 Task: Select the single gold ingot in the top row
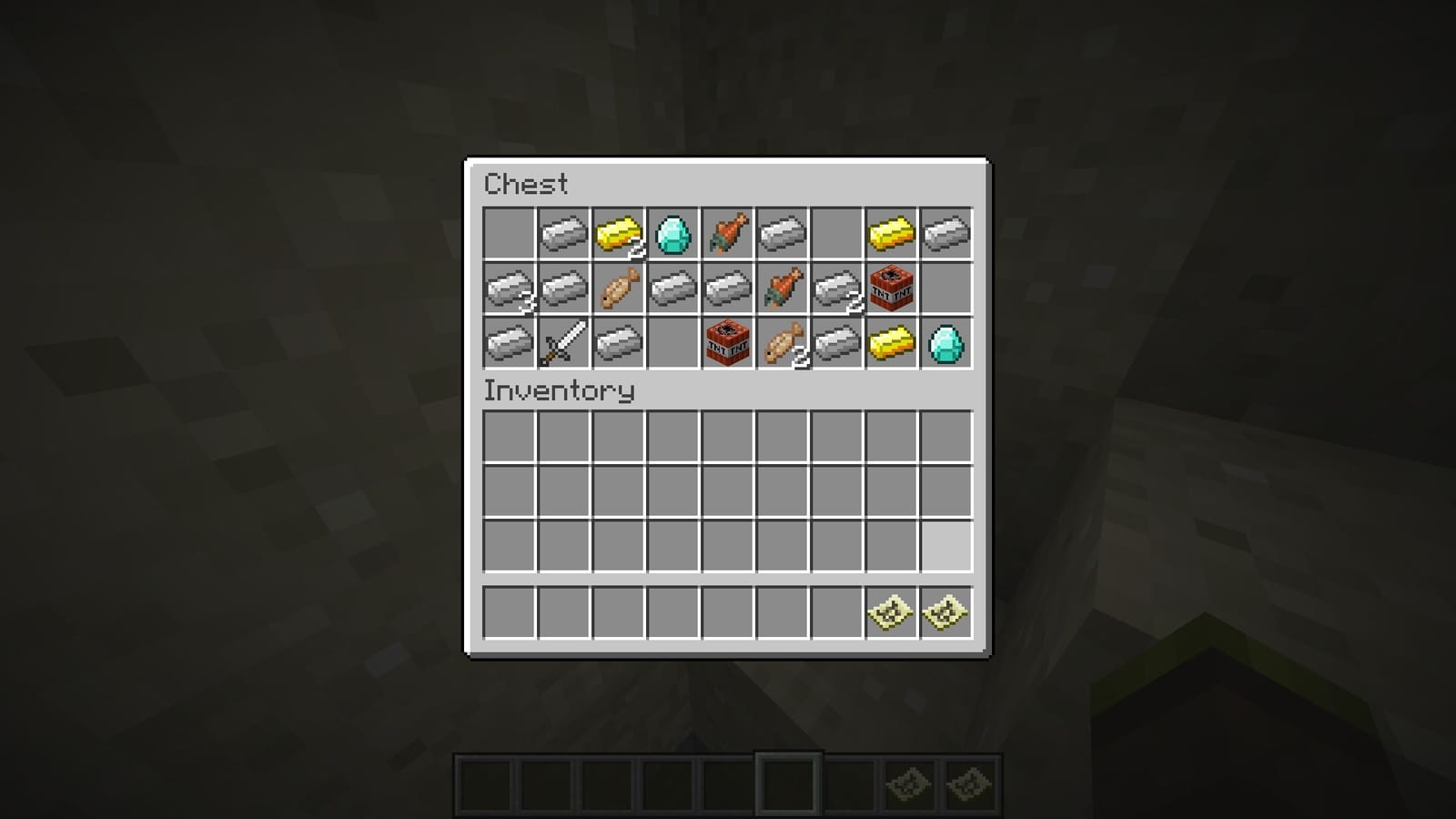[x=891, y=233]
